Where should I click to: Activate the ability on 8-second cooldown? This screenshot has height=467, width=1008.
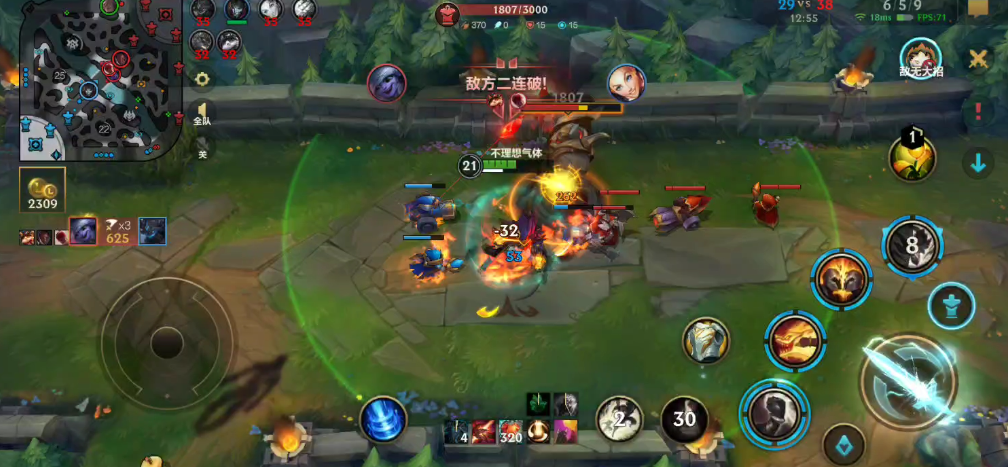912,246
